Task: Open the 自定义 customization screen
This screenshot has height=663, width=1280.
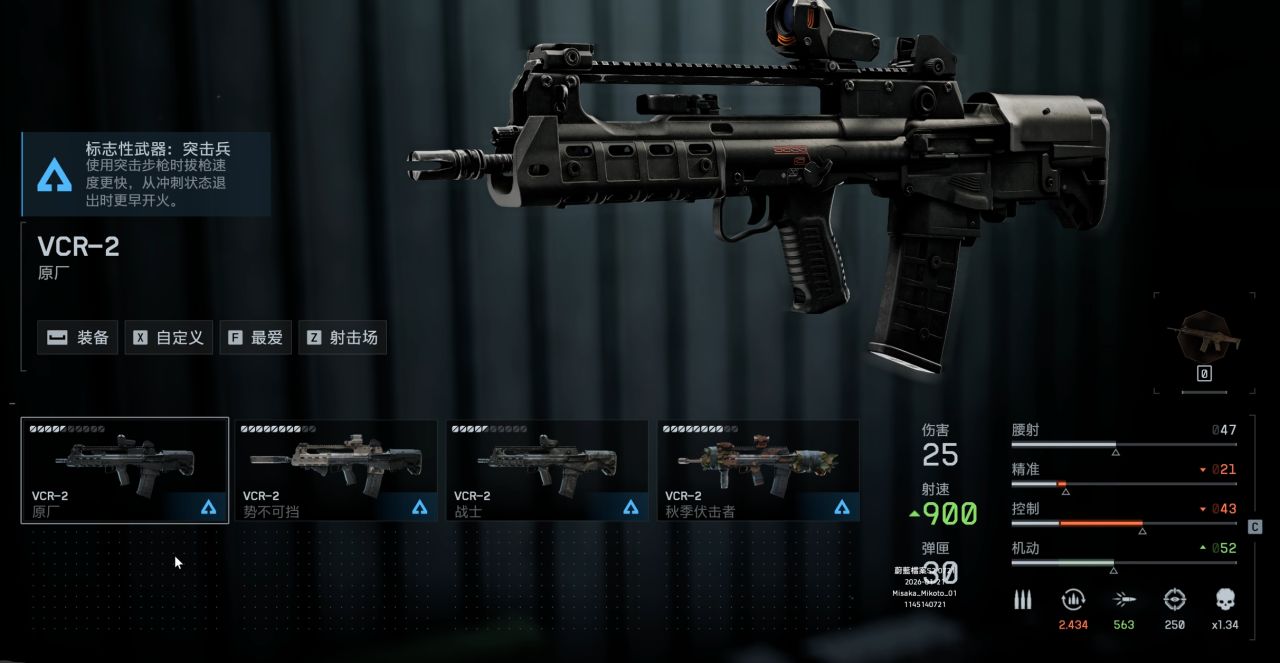Action: tap(168, 338)
